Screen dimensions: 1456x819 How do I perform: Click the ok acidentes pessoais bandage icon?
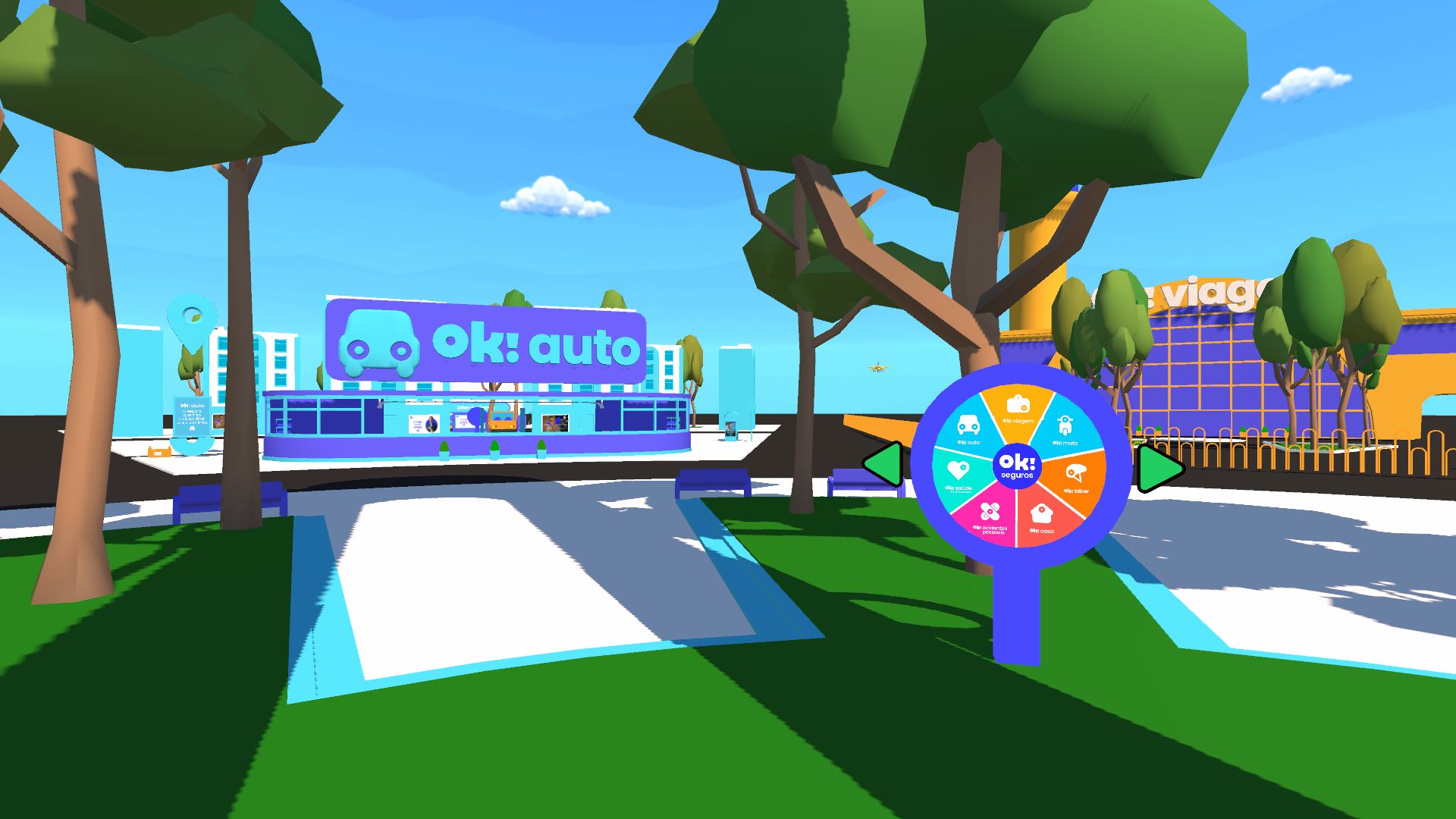[x=990, y=510]
